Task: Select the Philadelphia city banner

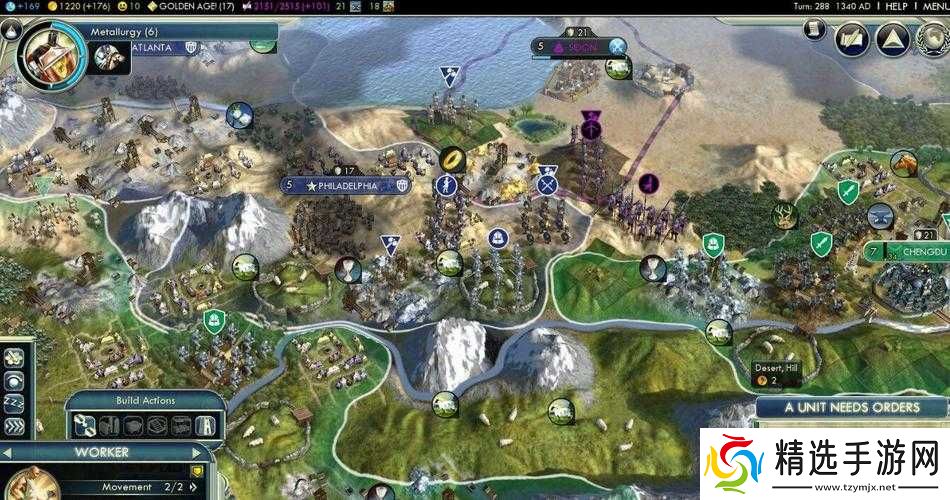Action: [x=346, y=186]
